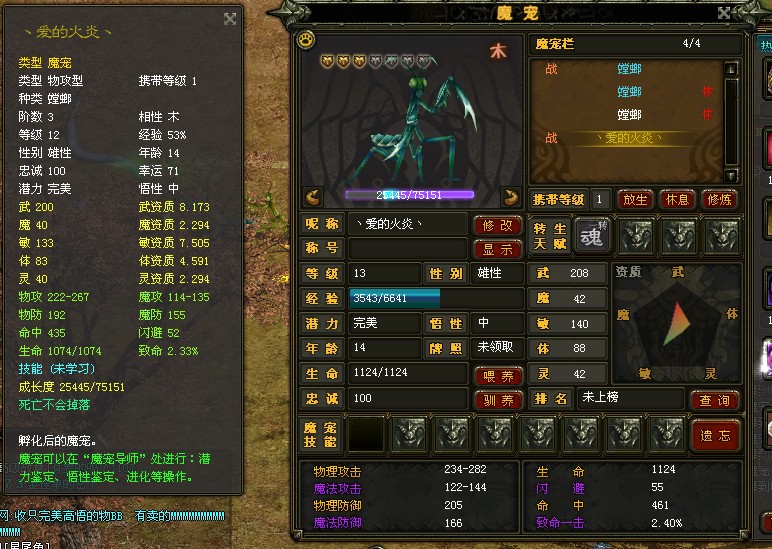Open the 修炼 training button
The width and height of the screenshot is (772, 549).
719,198
